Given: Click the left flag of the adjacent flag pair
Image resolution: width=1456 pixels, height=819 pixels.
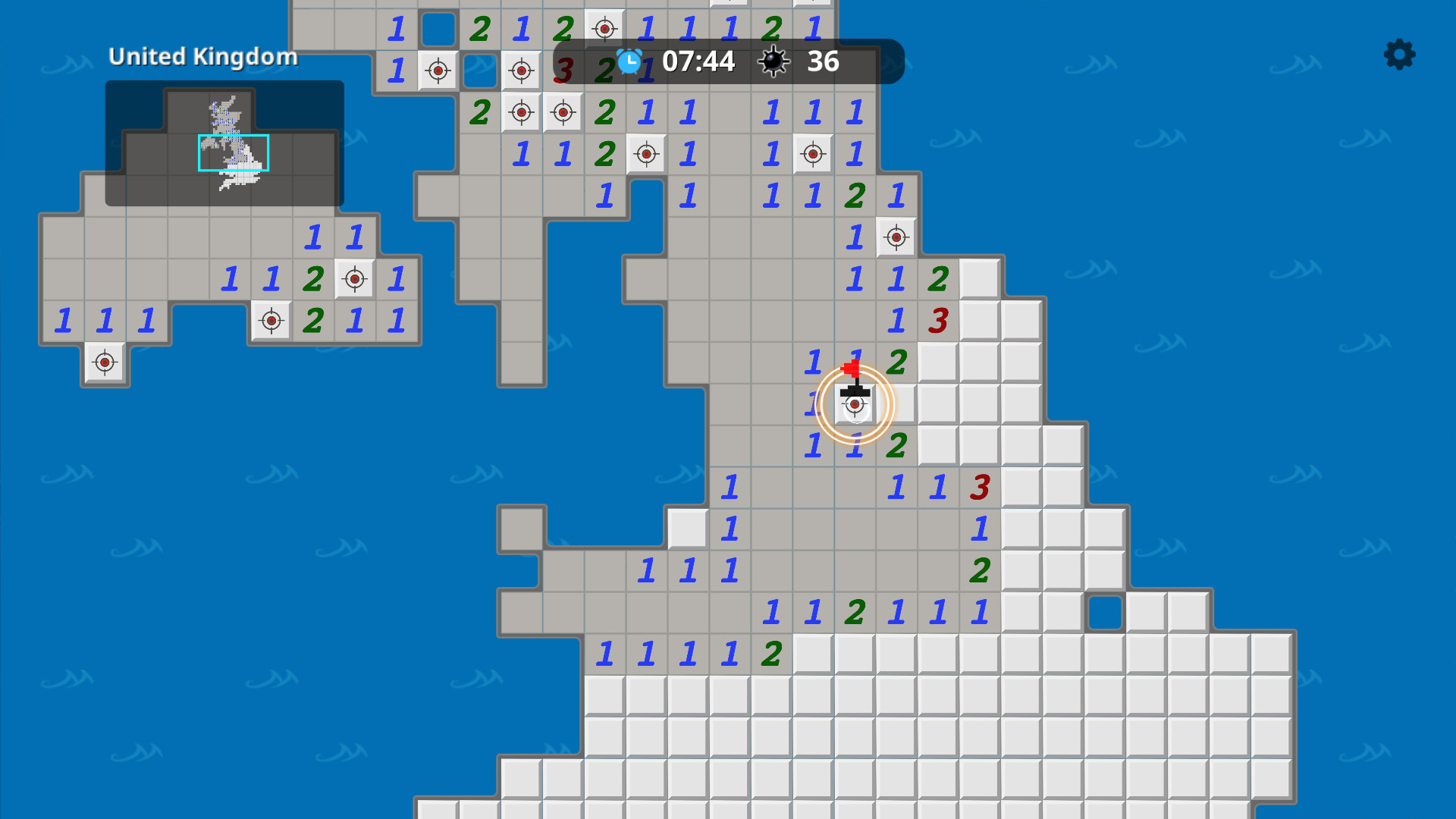Looking at the screenshot, I should click(521, 111).
